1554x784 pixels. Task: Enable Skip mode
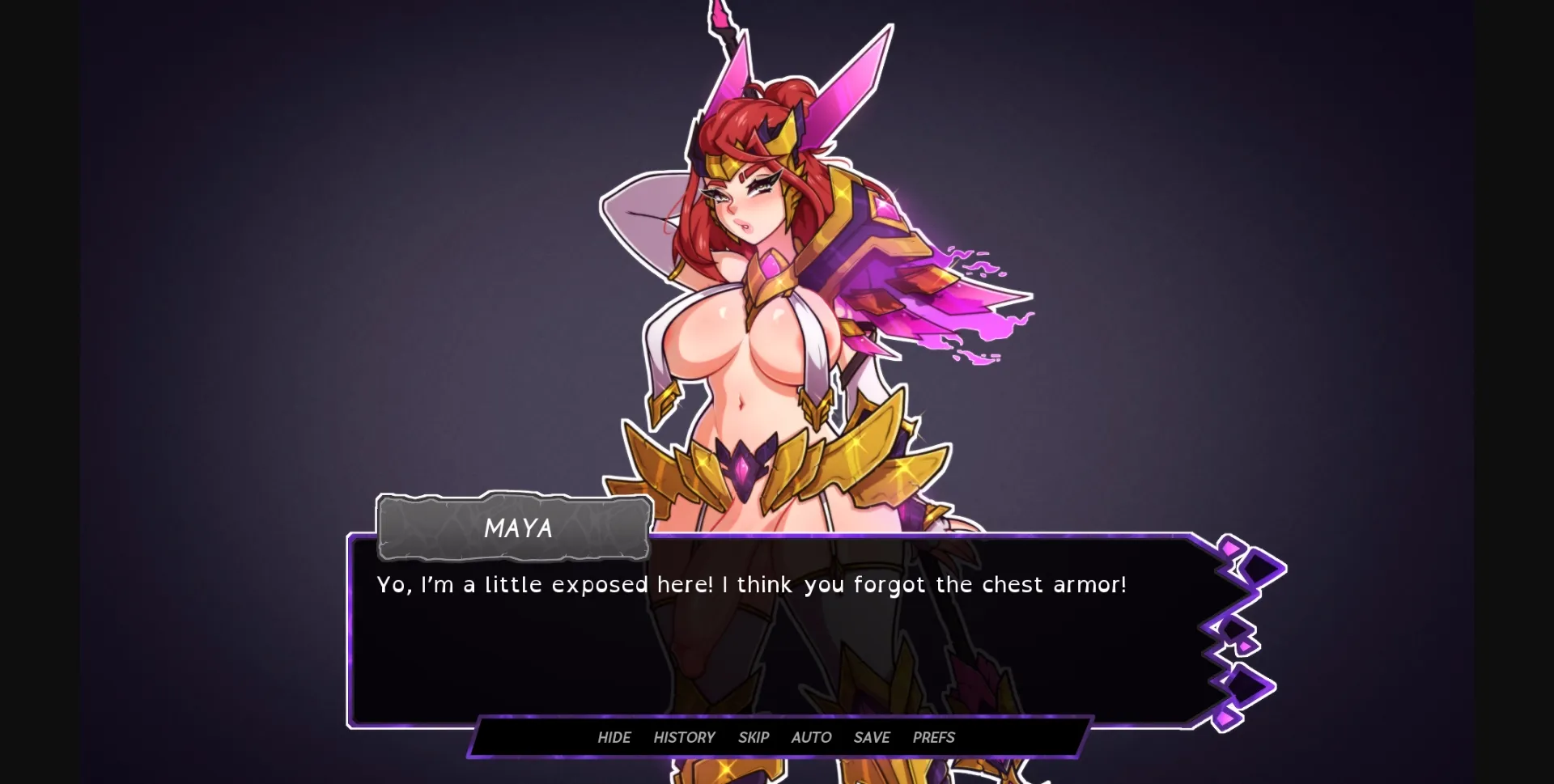[x=753, y=737]
